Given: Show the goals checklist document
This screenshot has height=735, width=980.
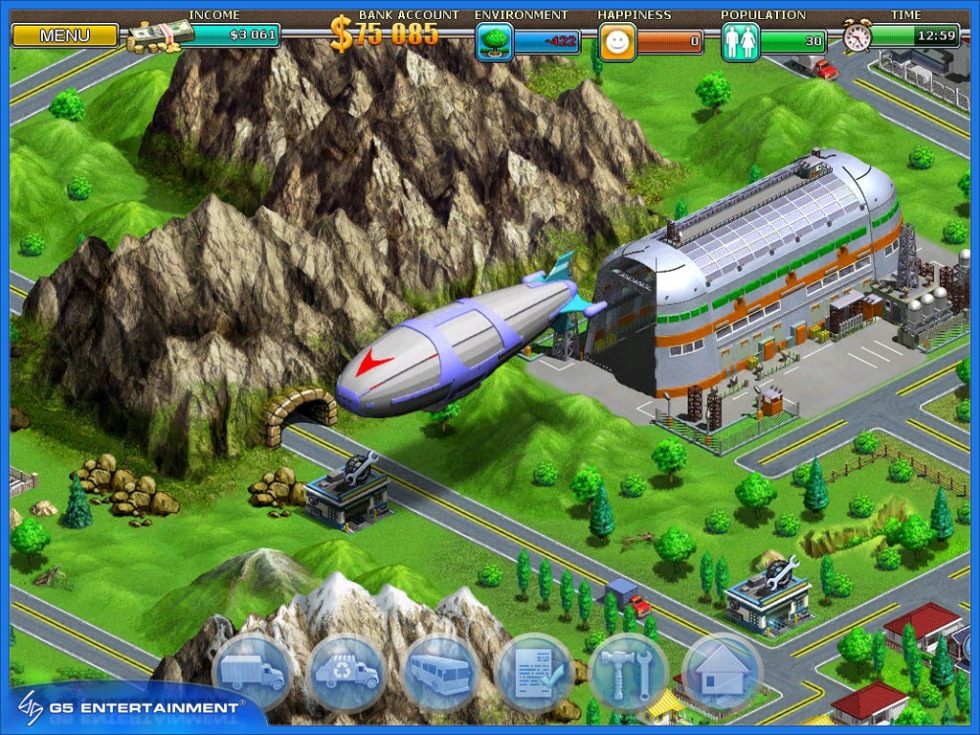Looking at the screenshot, I should point(534,672).
